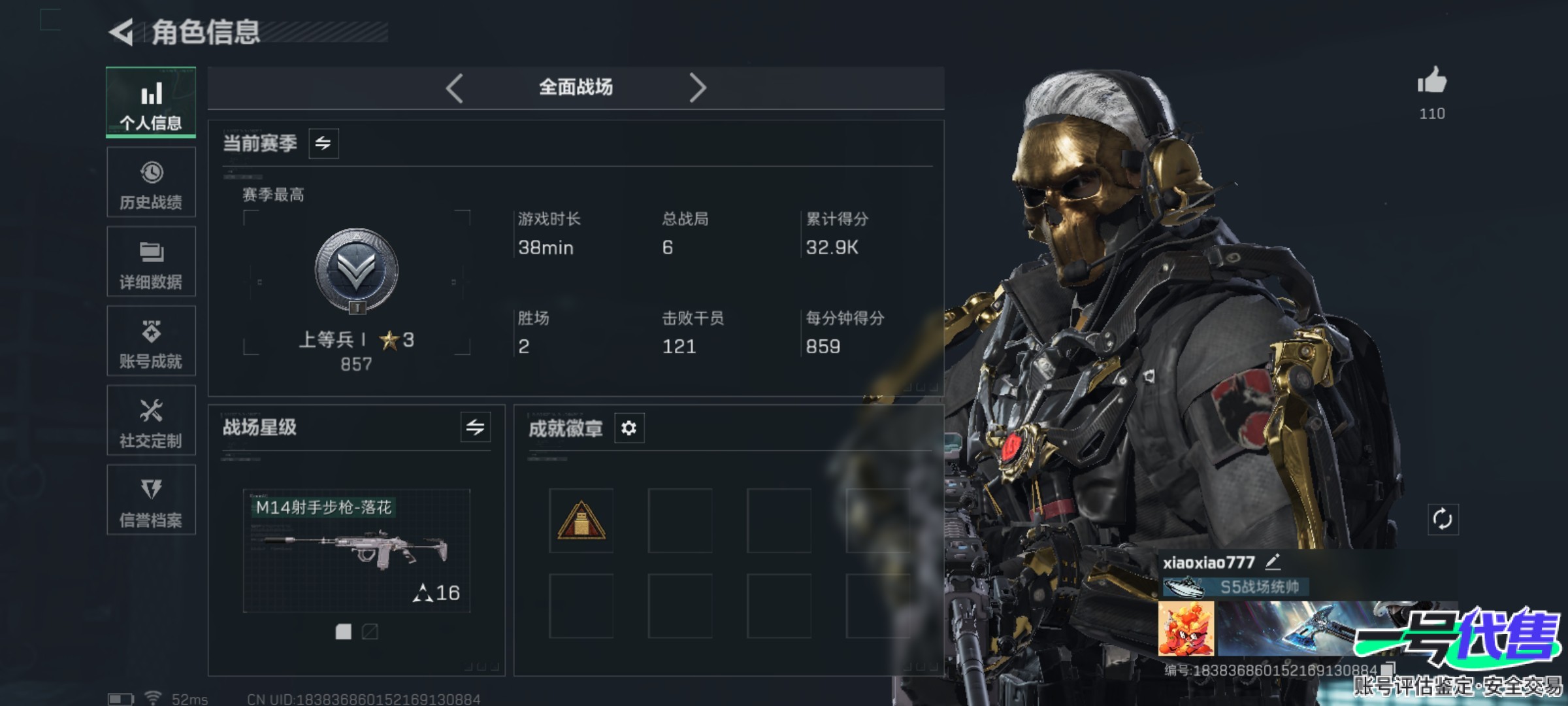The image size is (1568, 706).
Task: Click the 上等兵 rank emblem
Action: pyautogui.click(x=356, y=271)
